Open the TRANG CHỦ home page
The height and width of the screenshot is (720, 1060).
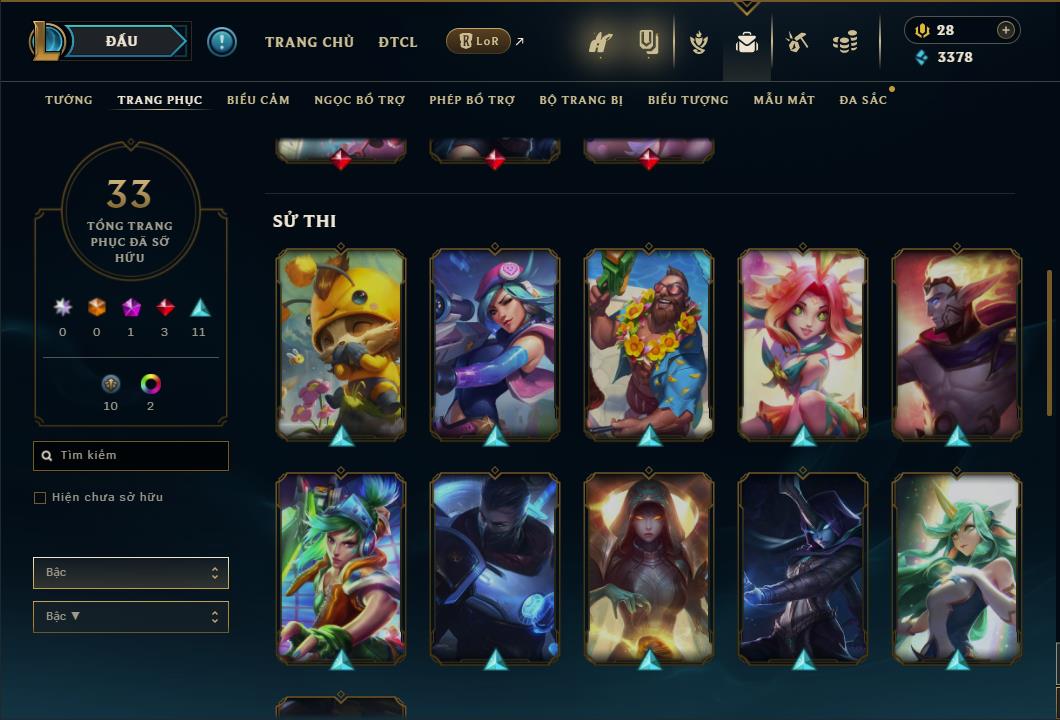(x=309, y=42)
